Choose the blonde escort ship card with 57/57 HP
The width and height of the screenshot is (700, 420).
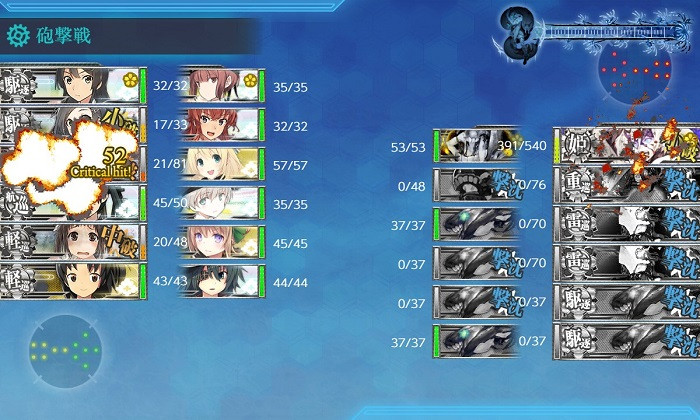pyautogui.click(x=220, y=164)
